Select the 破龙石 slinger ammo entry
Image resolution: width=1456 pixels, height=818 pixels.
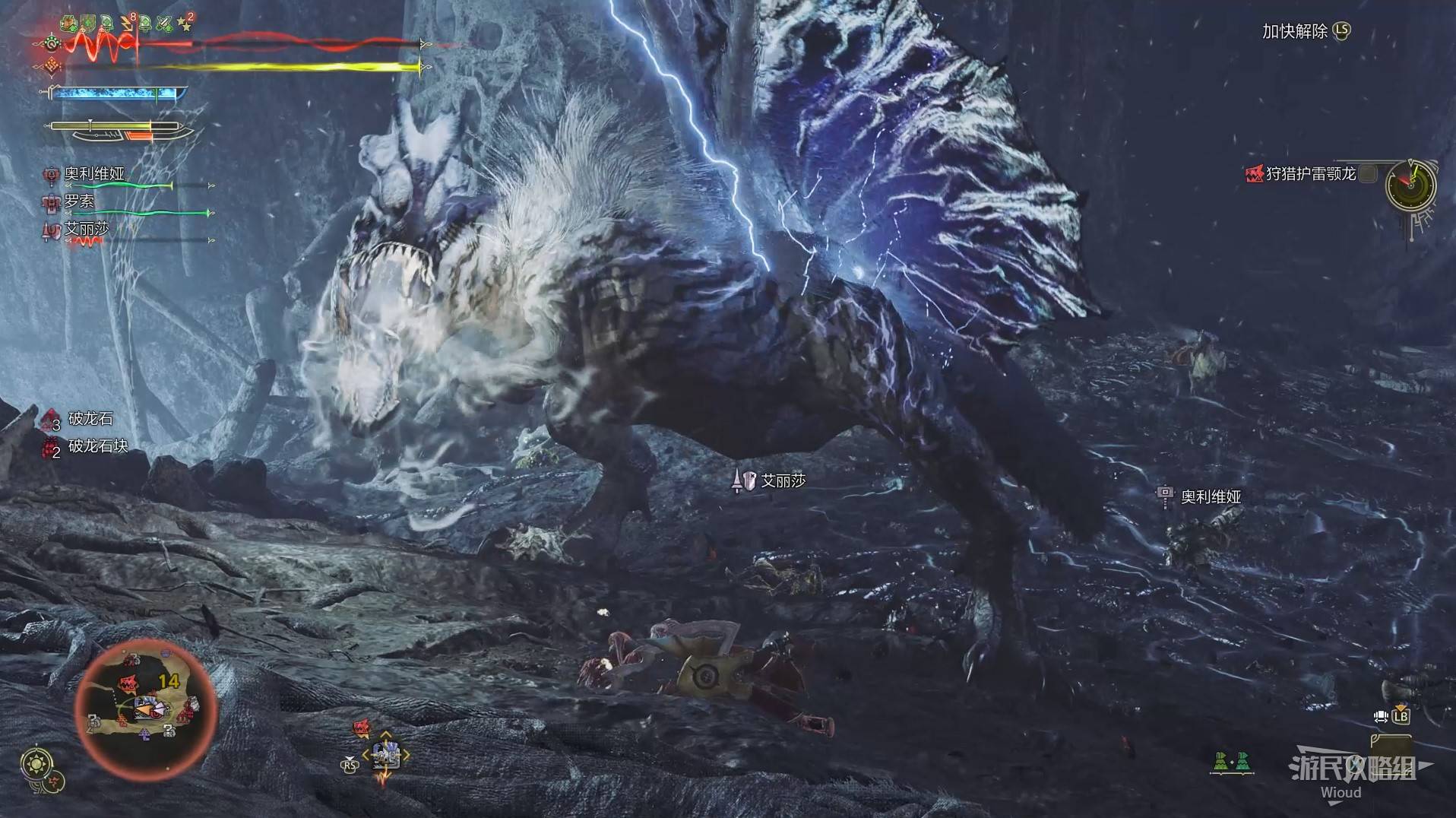point(90,419)
